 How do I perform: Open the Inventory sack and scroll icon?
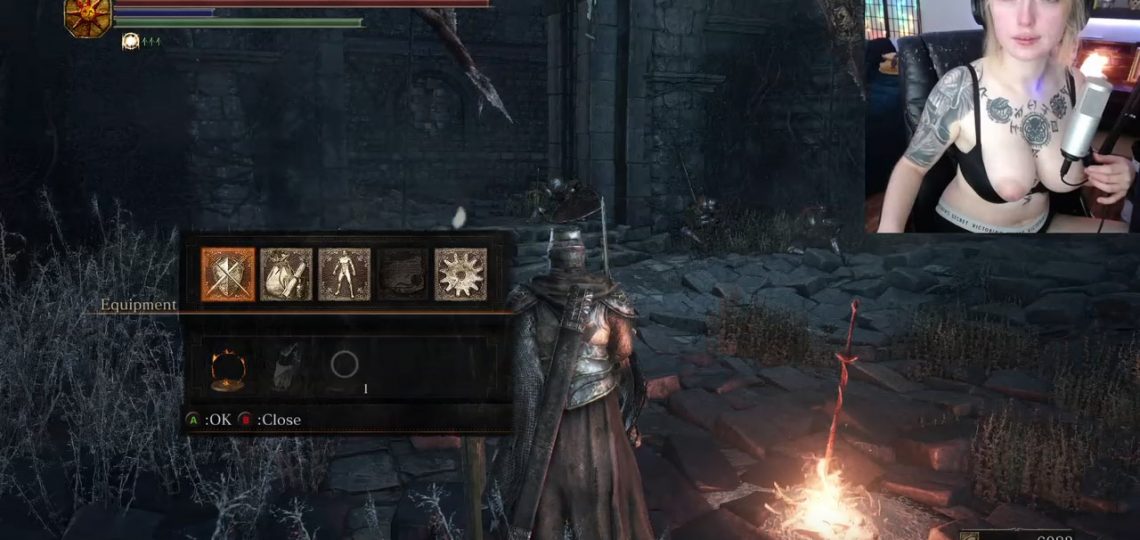[x=286, y=274]
